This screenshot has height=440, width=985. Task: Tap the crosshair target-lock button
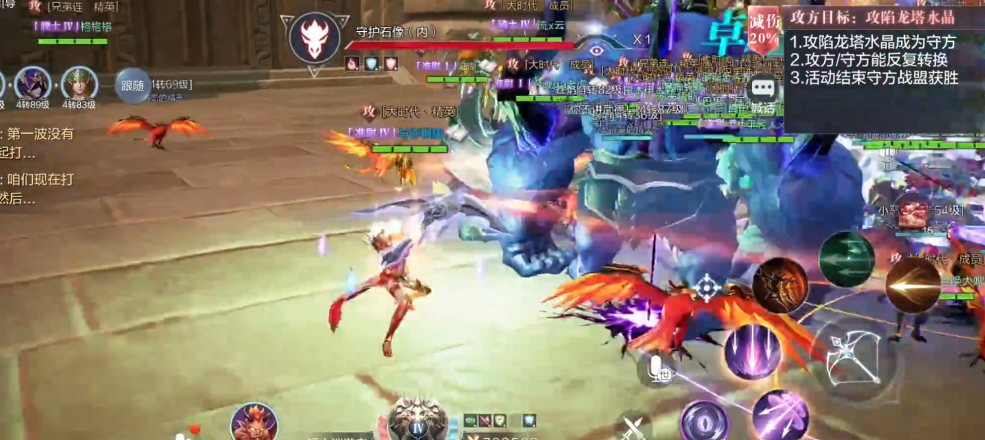[x=707, y=288]
